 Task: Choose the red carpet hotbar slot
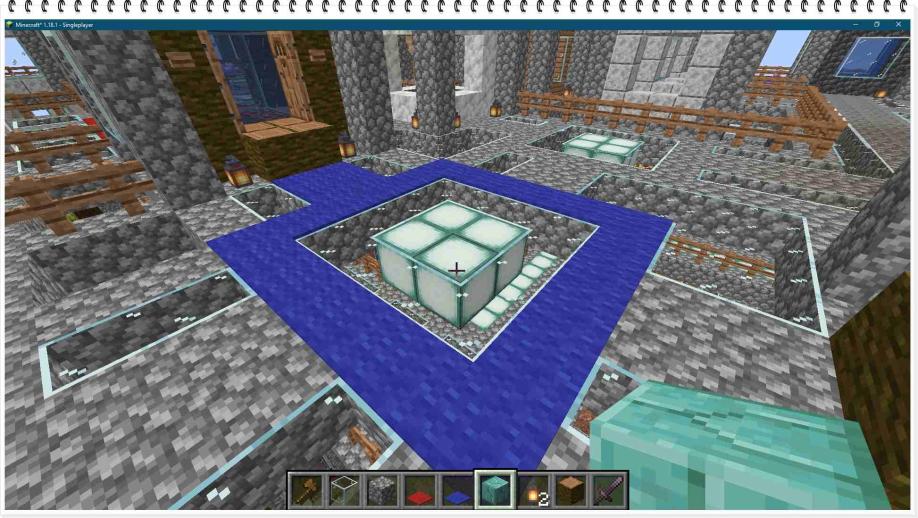pos(420,491)
